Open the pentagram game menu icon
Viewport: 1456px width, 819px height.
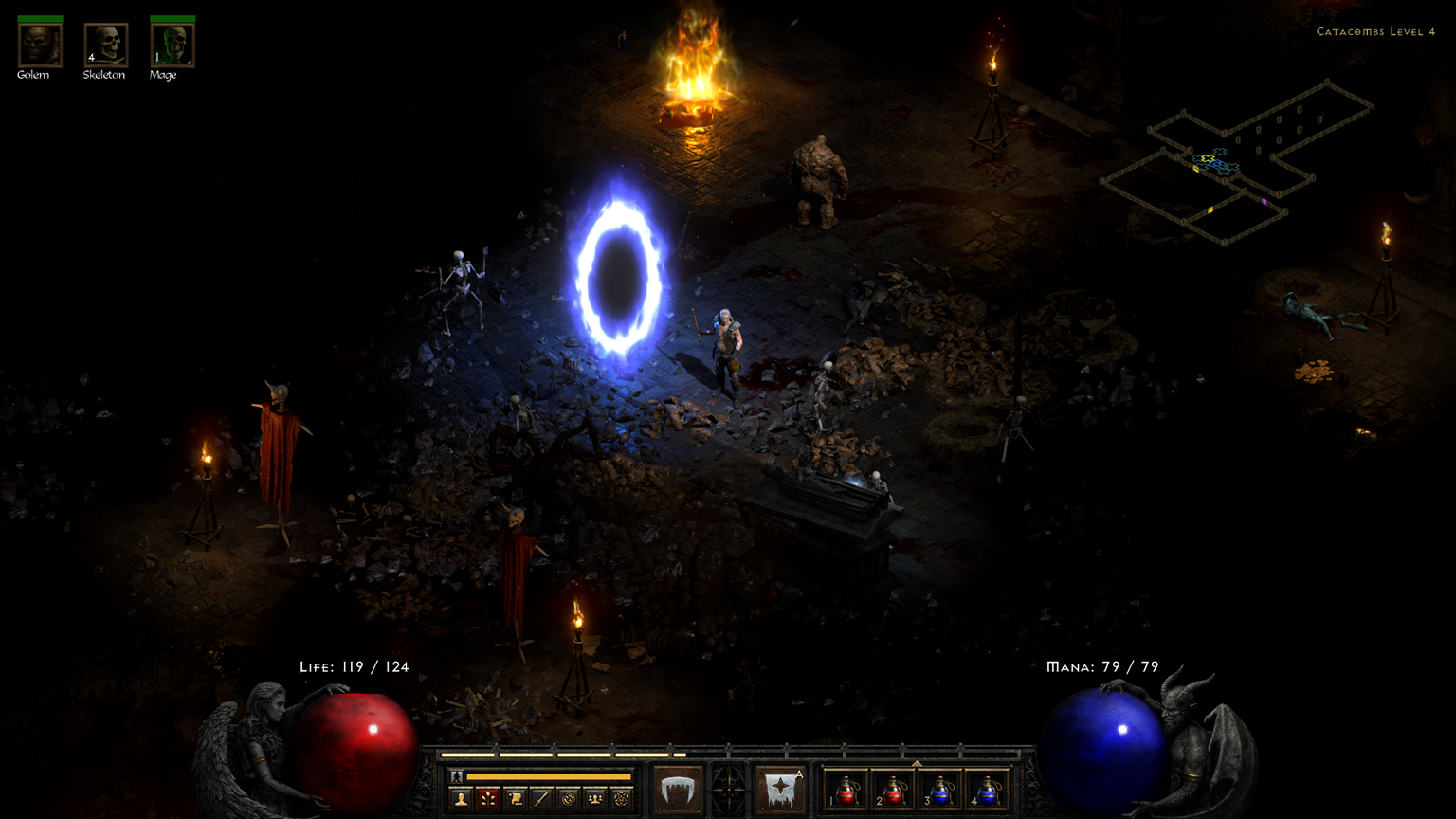pos(621,799)
